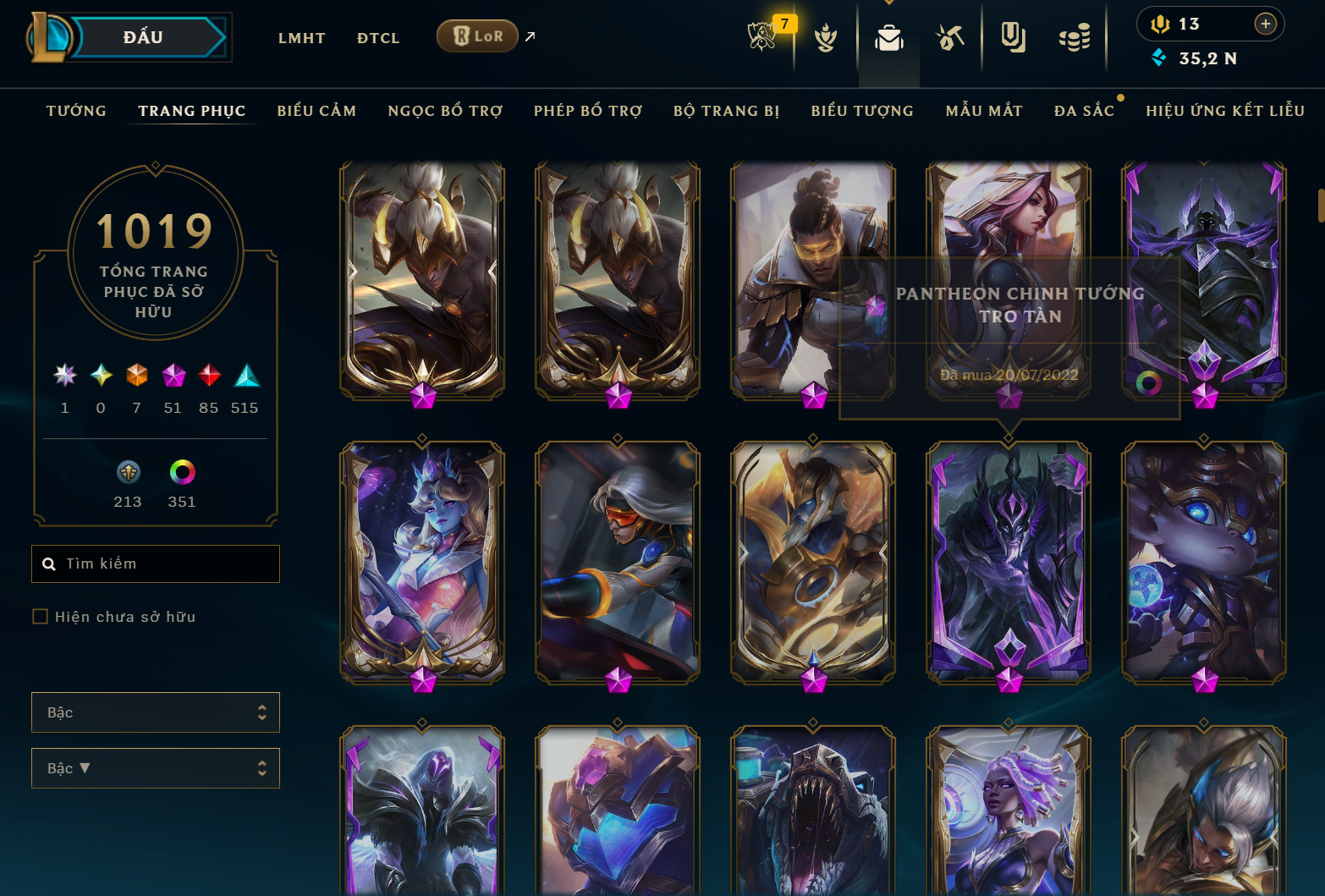Click the ĐẤU play button
This screenshot has width=1325, height=896.
pos(144,38)
